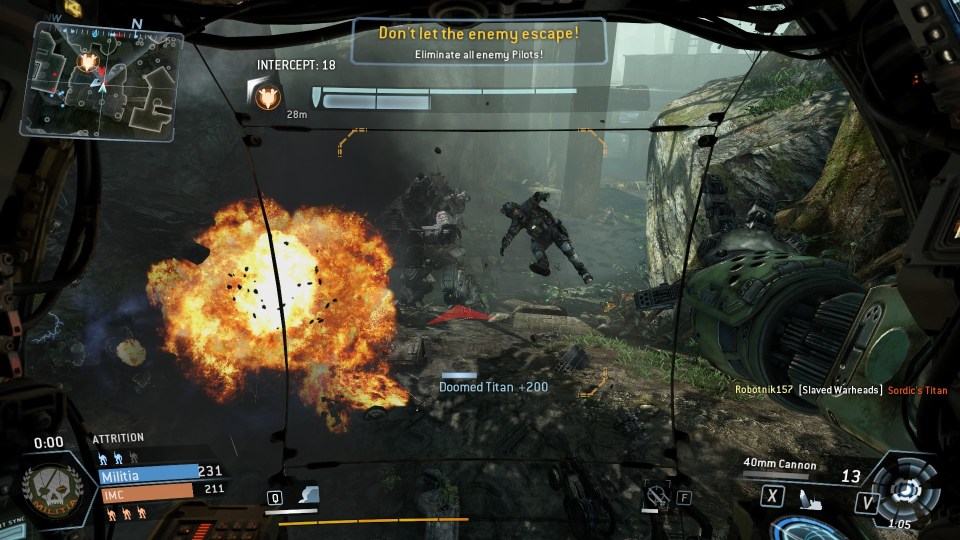Click the "Don't let the enemy escape!" banner
The width and height of the screenshot is (960, 540).
pos(478,42)
